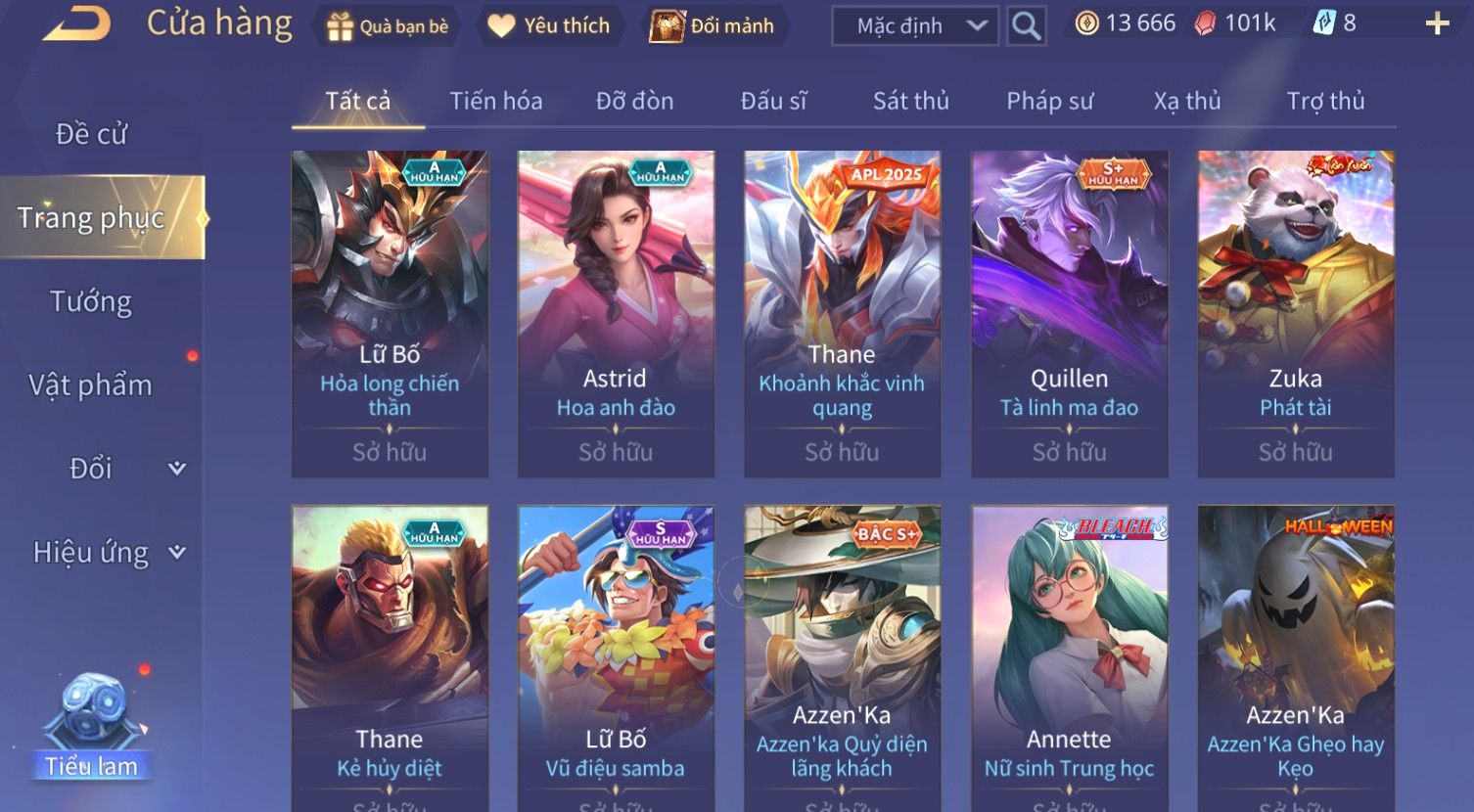Image resolution: width=1474 pixels, height=812 pixels.
Task: Go to the Tướng heroes section
Action: click(x=91, y=301)
